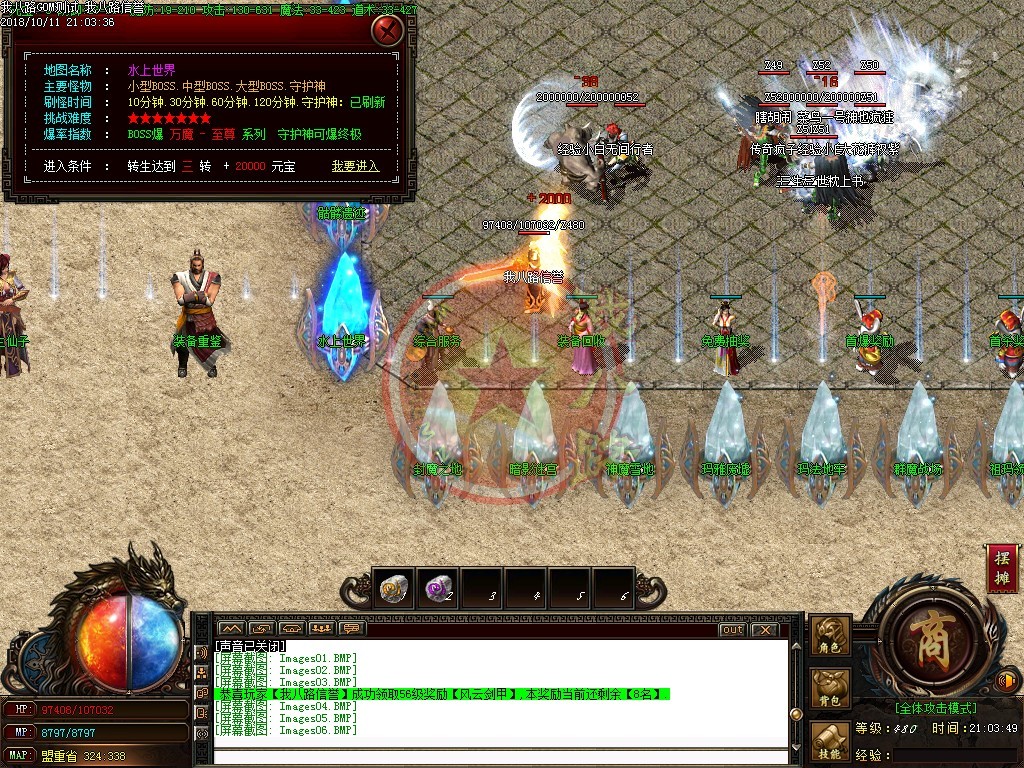Select the speech bubble chat tab icon
This screenshot has height=768, width=1024.
[351, 629]
